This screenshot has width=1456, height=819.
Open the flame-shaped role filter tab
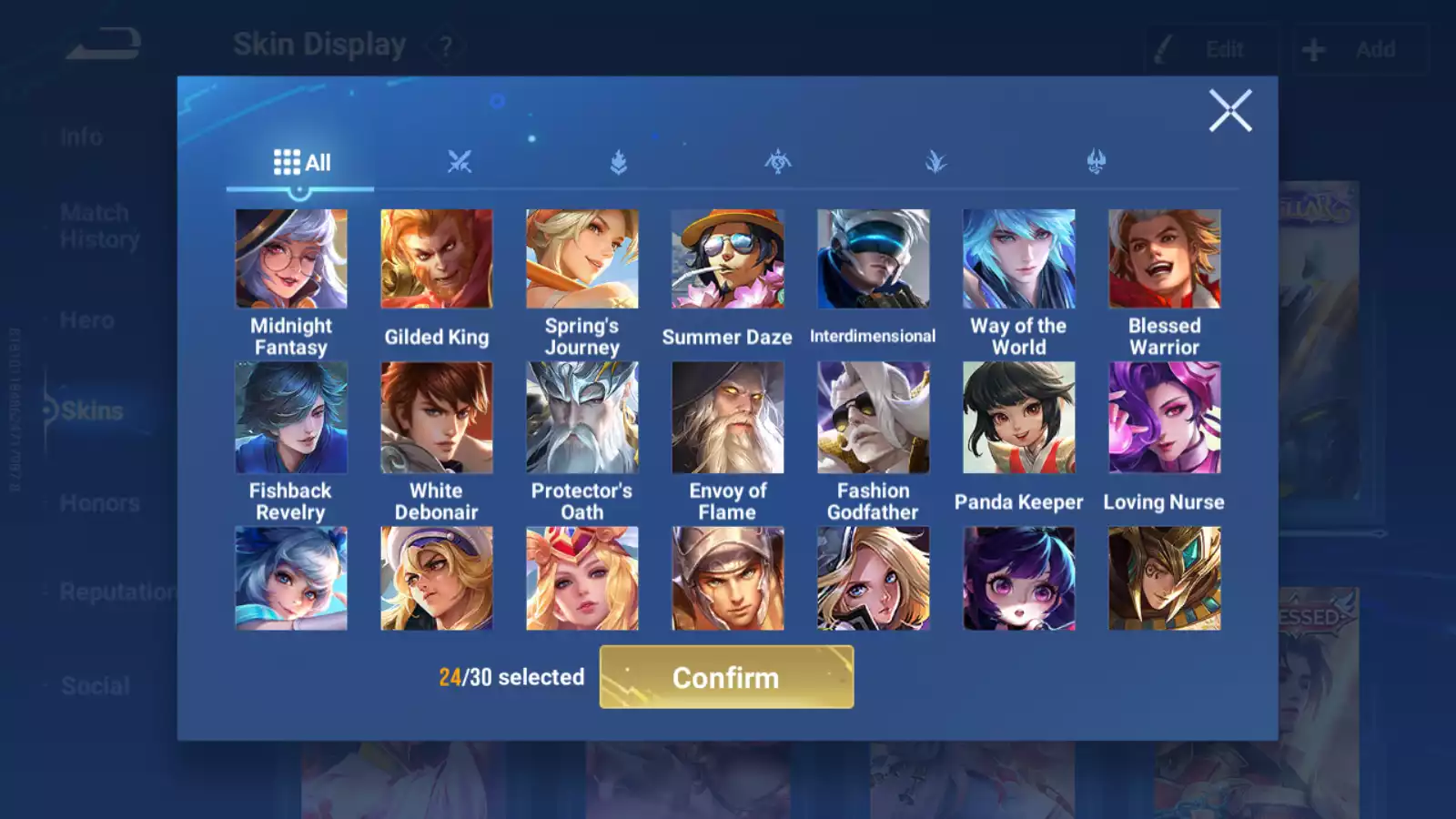619,163
